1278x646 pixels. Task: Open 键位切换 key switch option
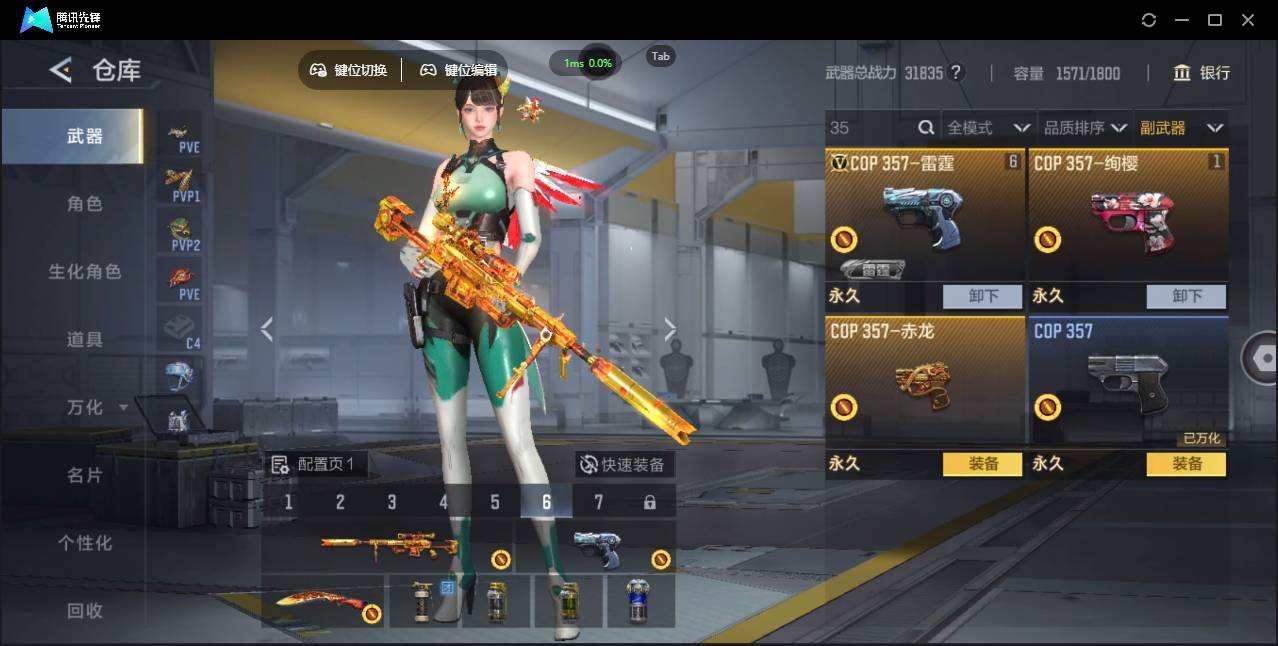pos(349,70)
